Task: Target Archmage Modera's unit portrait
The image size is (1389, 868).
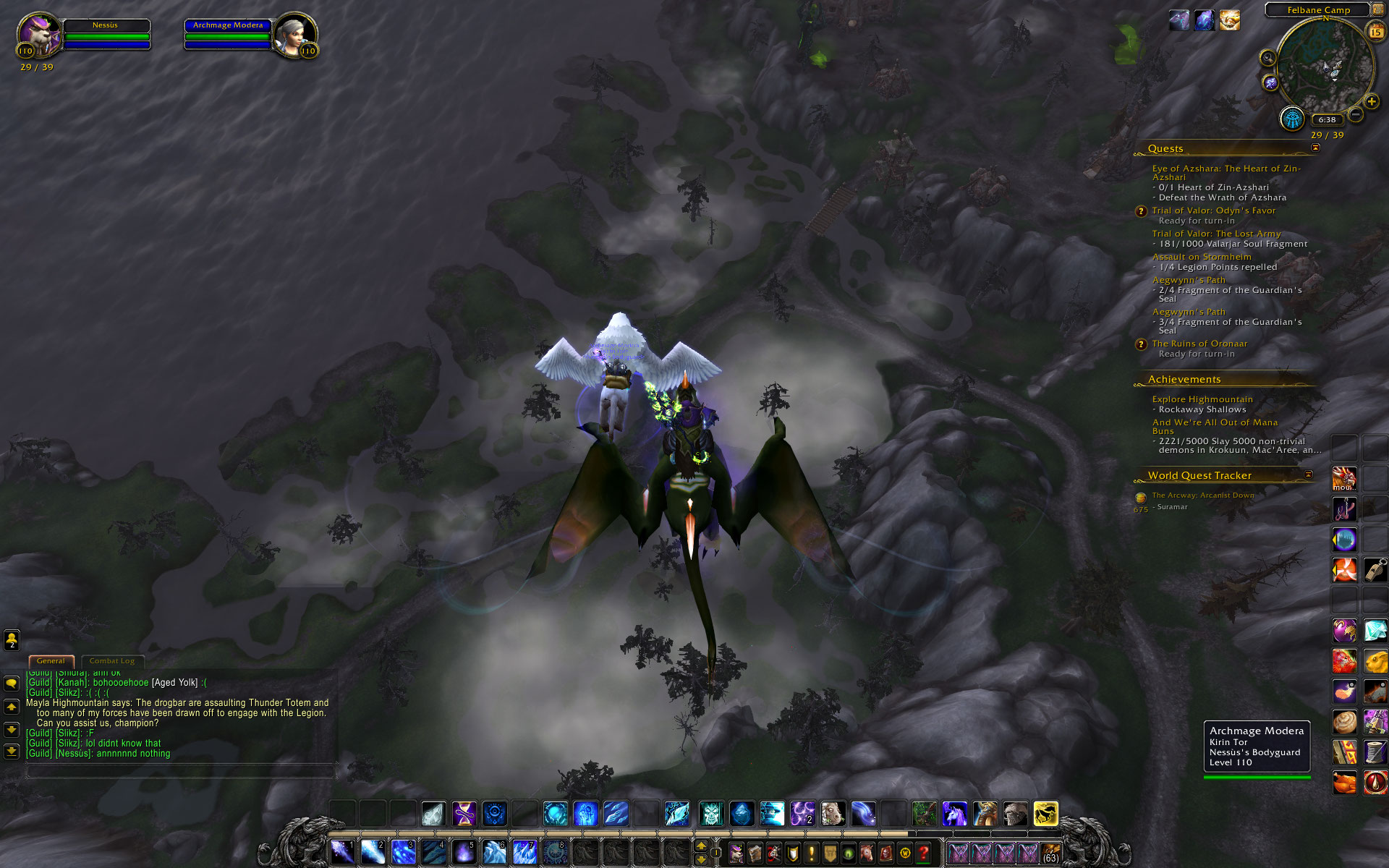Action: [x=295, y=35]
